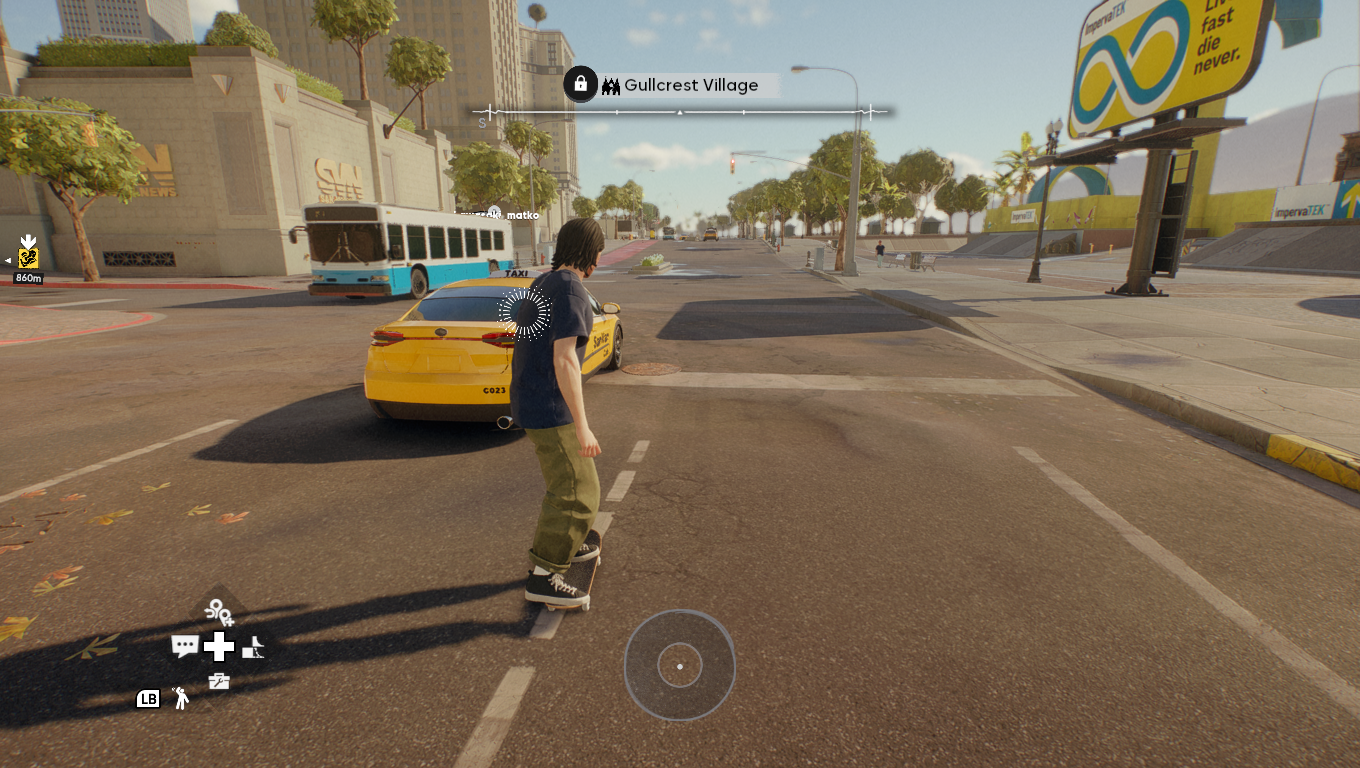
Task: Click the padlock icon beside the district name
Action: tap(580, 84)
